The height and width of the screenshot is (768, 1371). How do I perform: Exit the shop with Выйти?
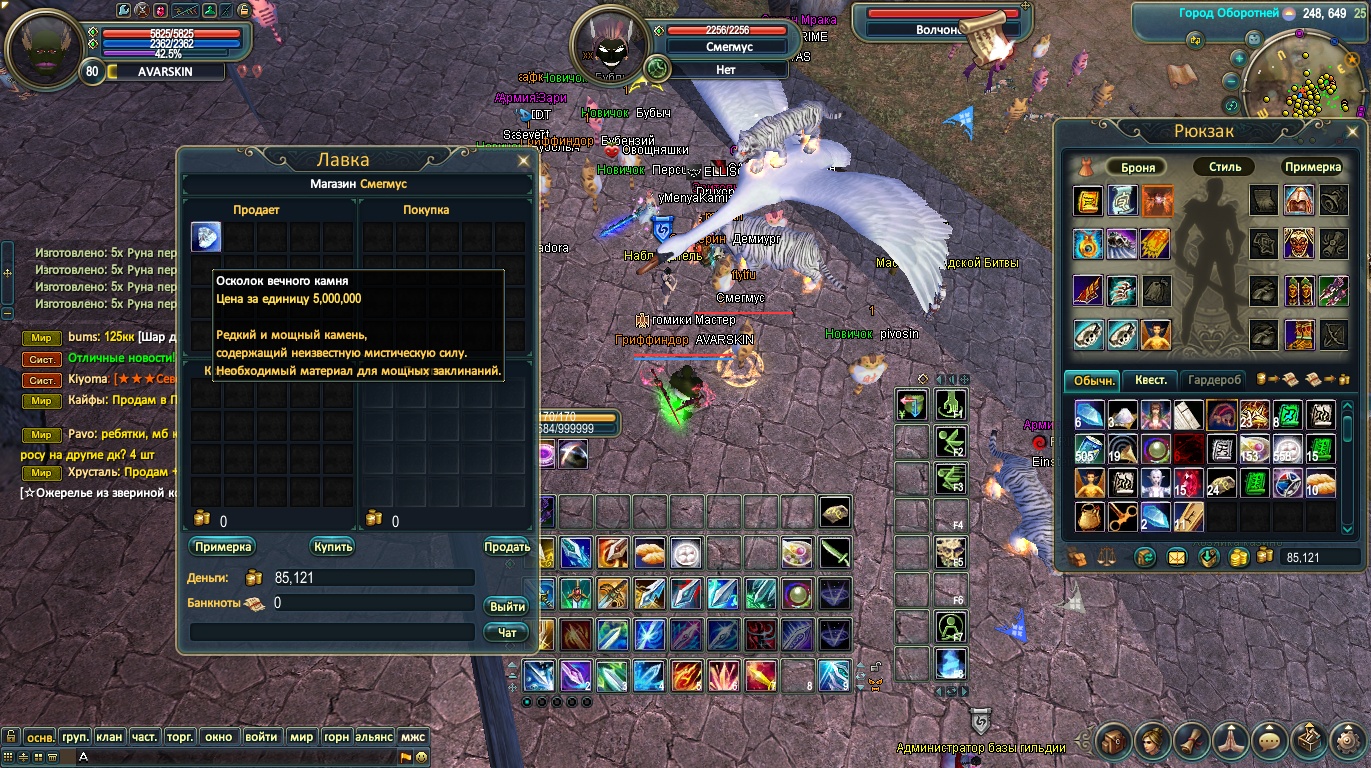click(508, 607)
